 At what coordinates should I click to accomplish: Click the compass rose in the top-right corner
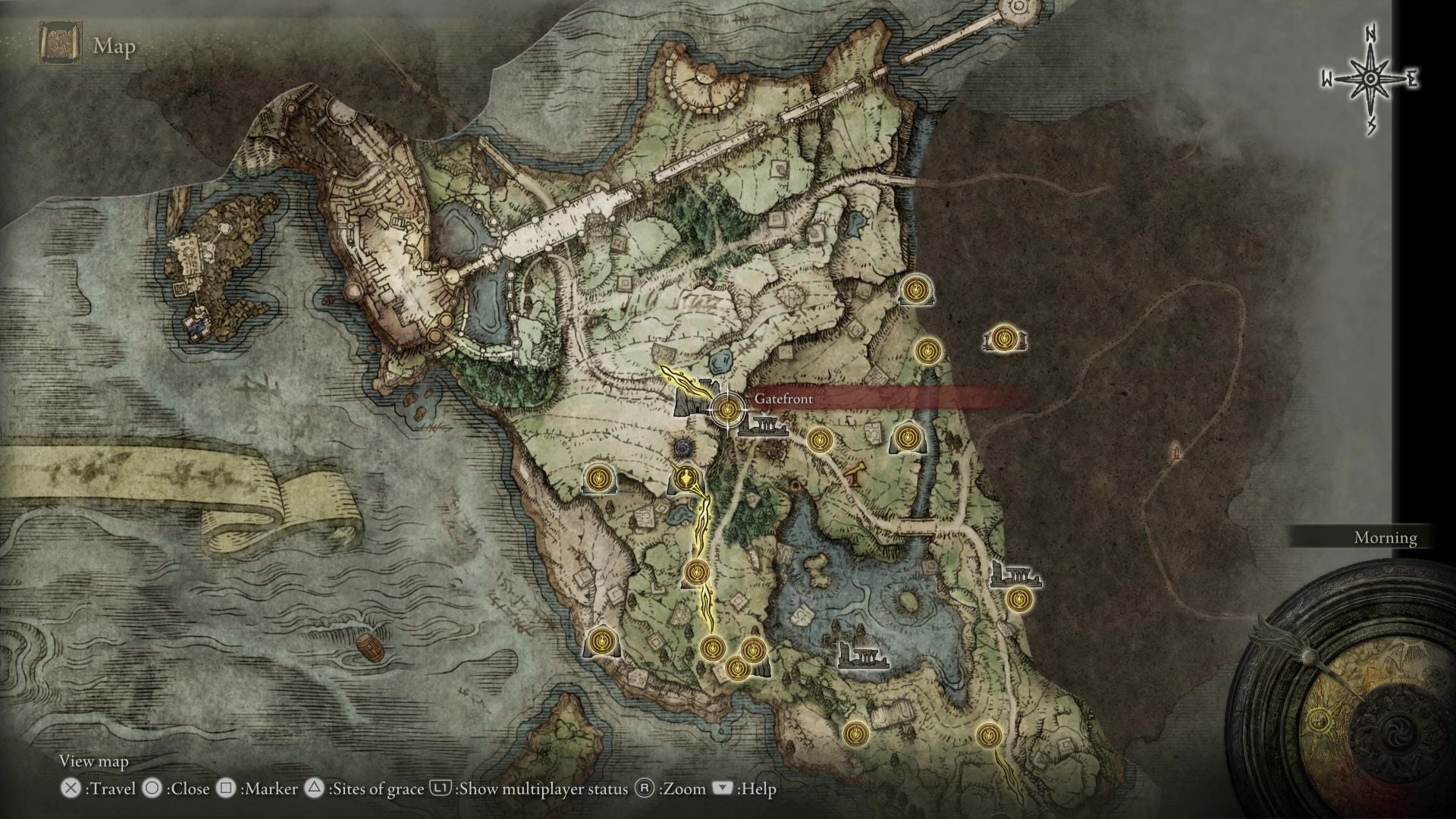pyautogui.click(x=1370, y=76)
